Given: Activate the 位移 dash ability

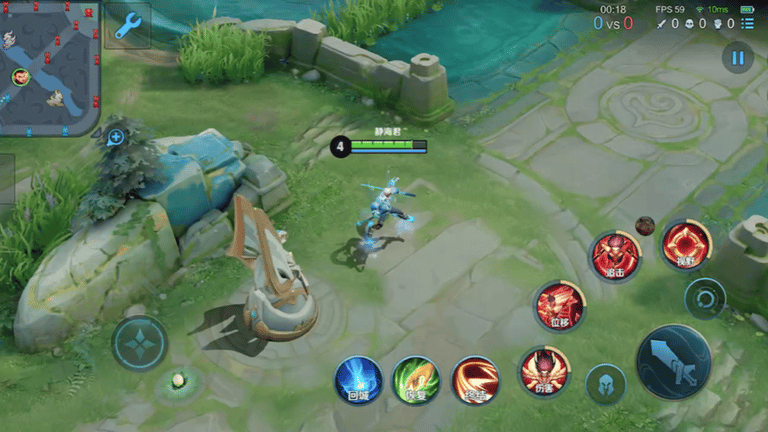Looking at the screenshot, I should tap(559, 305).
